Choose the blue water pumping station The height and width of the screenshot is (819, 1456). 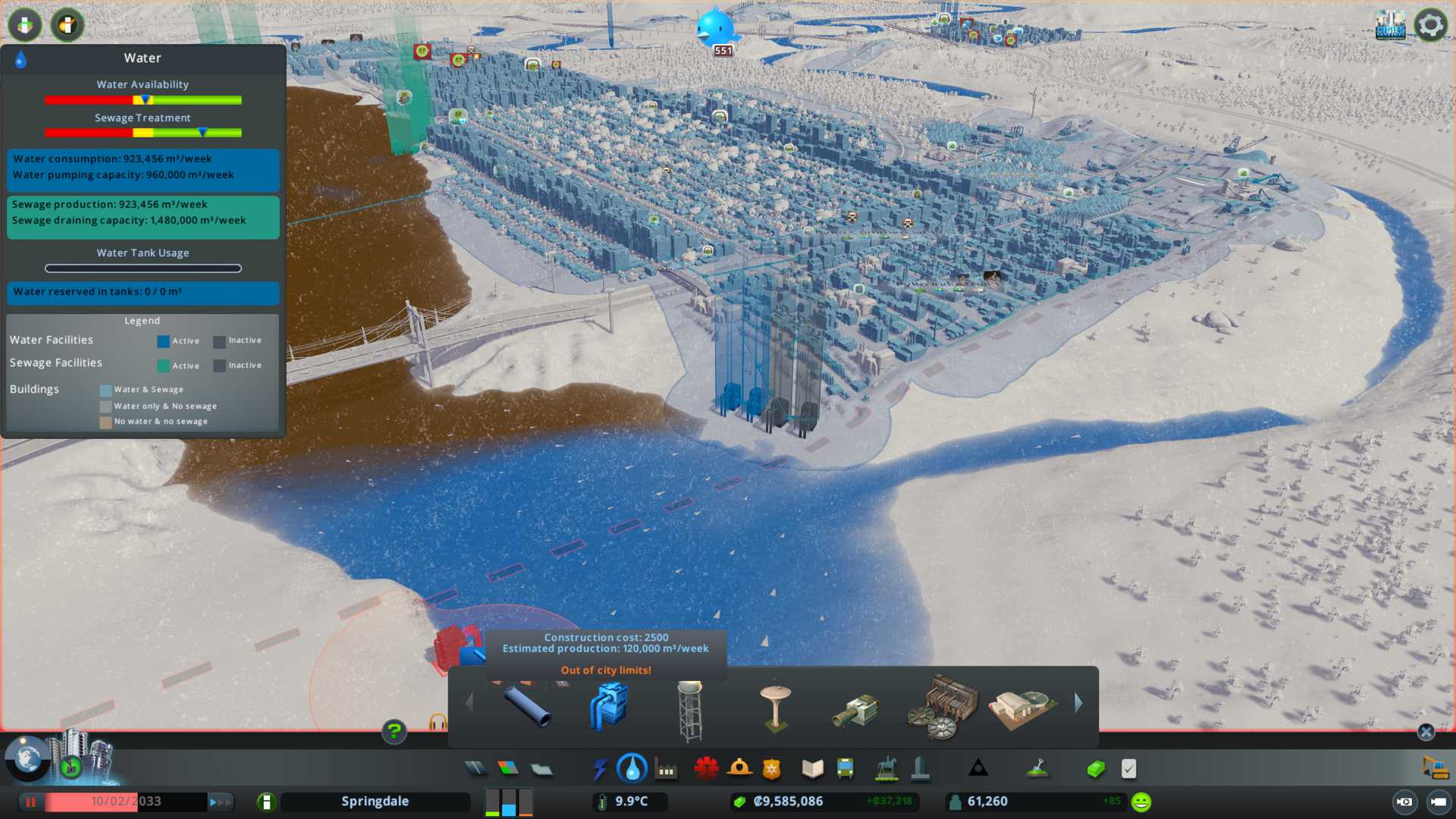(x=609, y=706)
